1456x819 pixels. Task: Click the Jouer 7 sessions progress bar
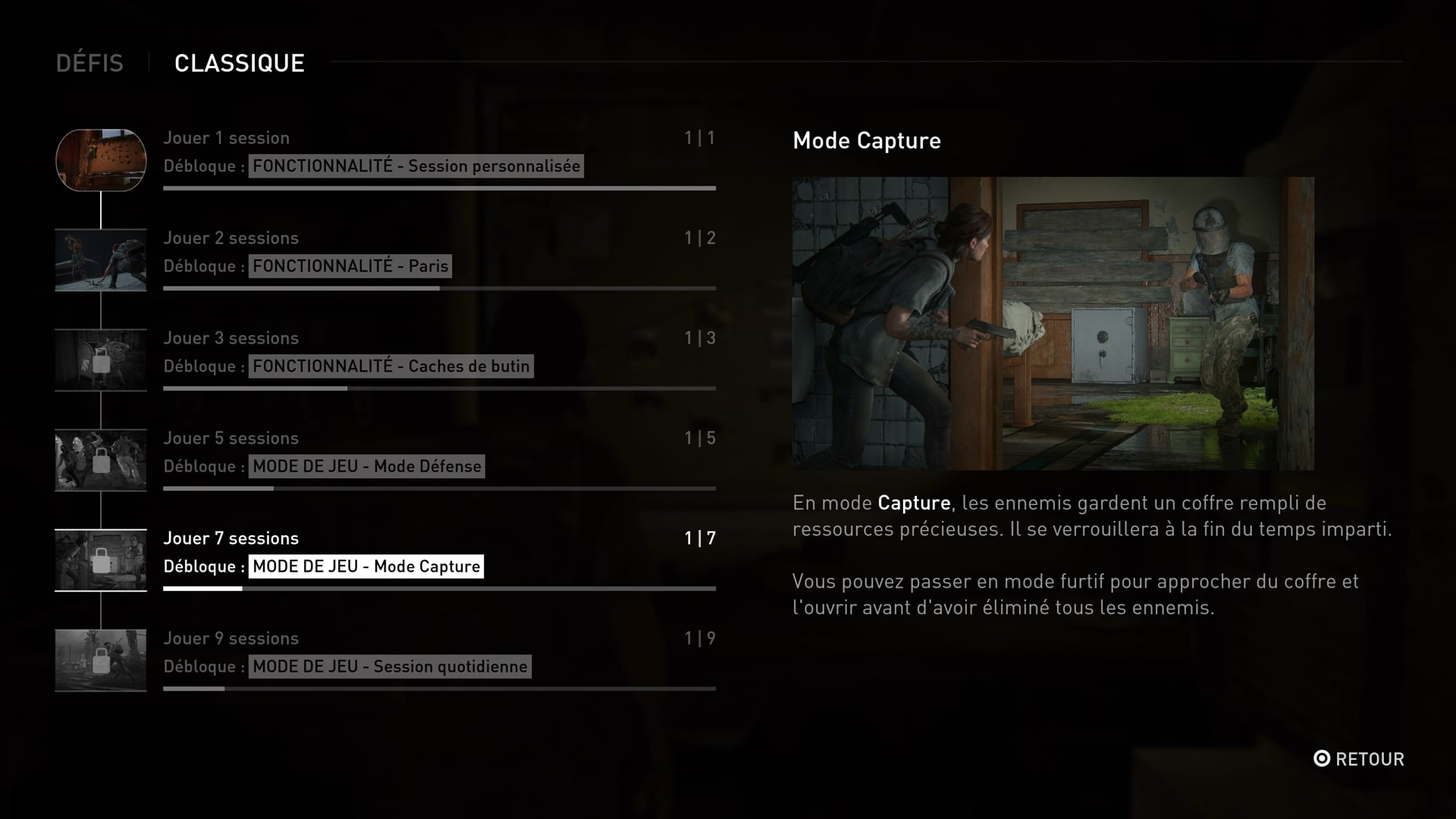click(440, 588)
